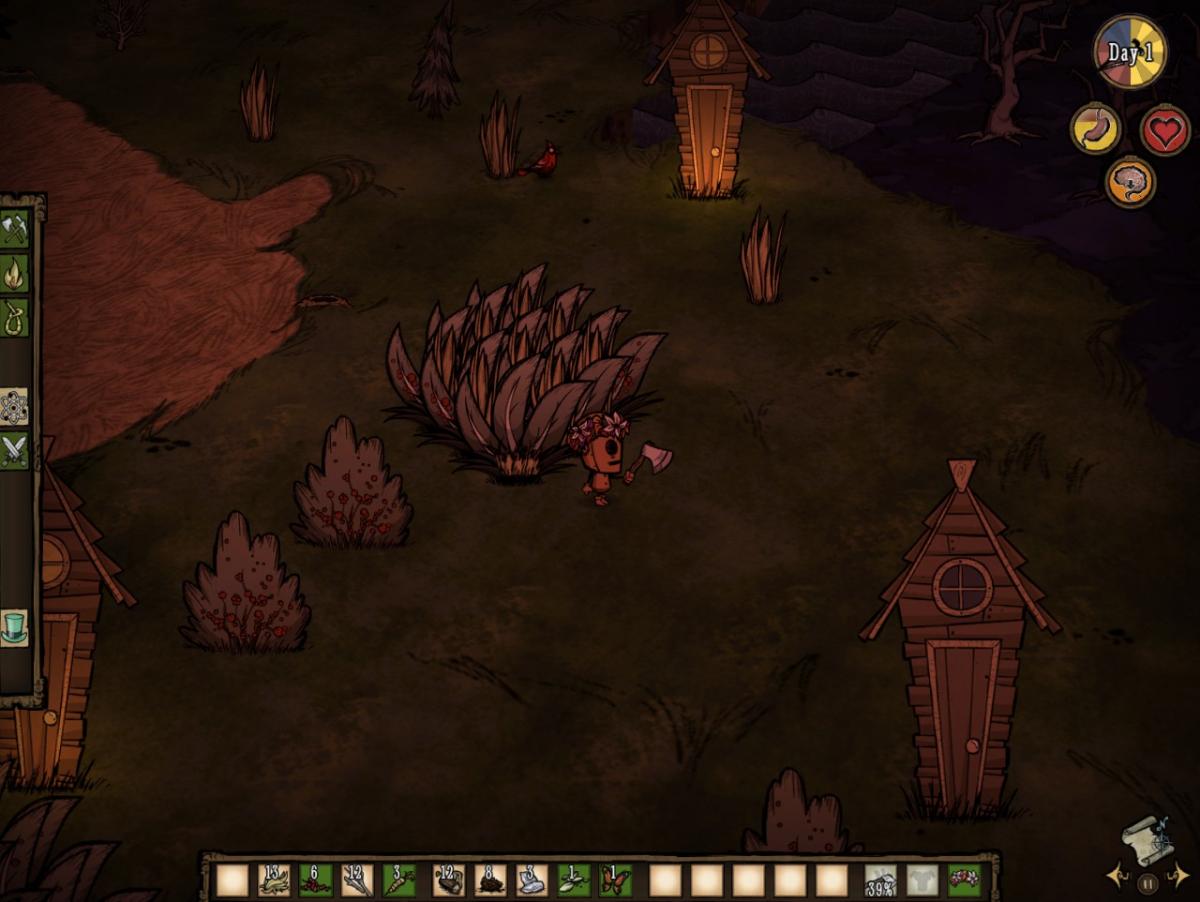The image size is (1200, 902).
Task: Select the butterfly inventory slot
Action: point(615,880)
